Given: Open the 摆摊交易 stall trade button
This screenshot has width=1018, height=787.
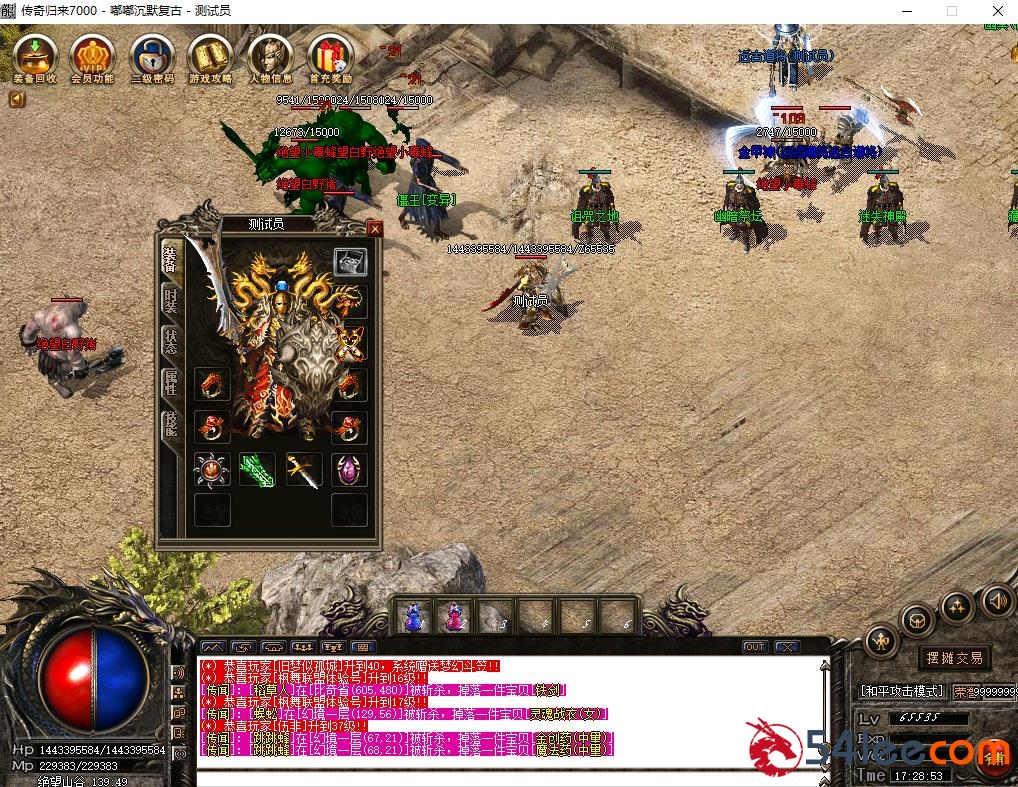Looking at the screenshot, I should point(954,657).
